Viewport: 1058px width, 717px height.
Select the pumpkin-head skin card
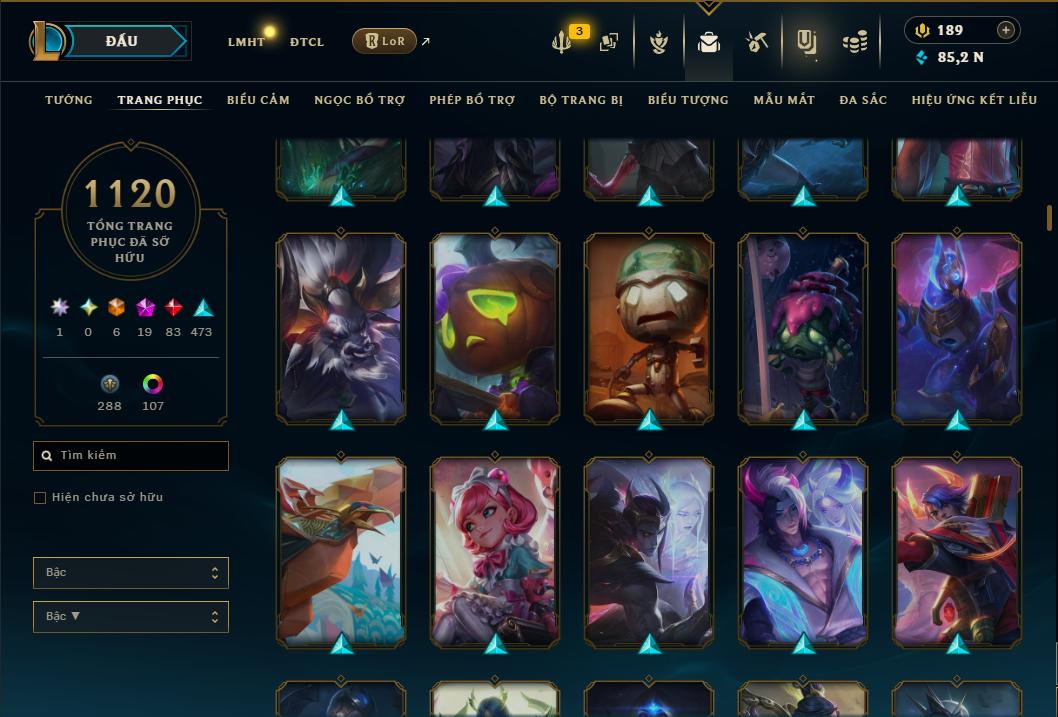point(495,328)
